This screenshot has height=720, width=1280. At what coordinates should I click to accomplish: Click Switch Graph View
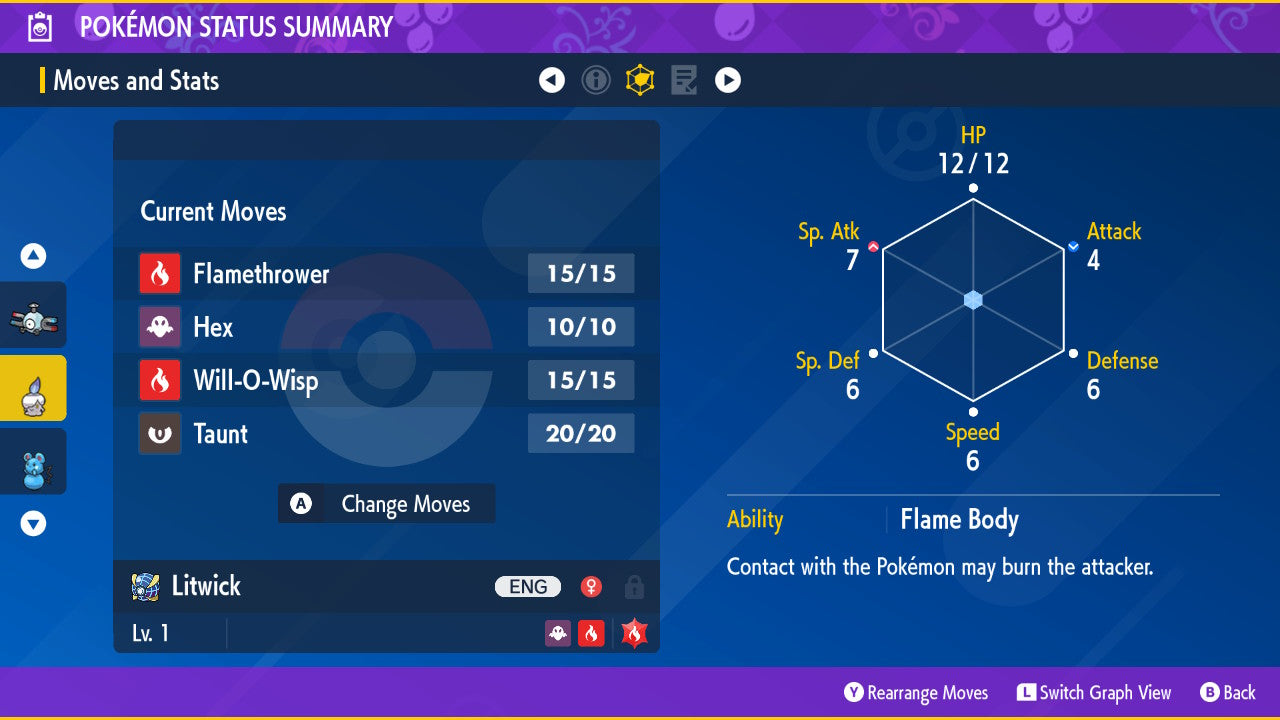coord(1094,693)
